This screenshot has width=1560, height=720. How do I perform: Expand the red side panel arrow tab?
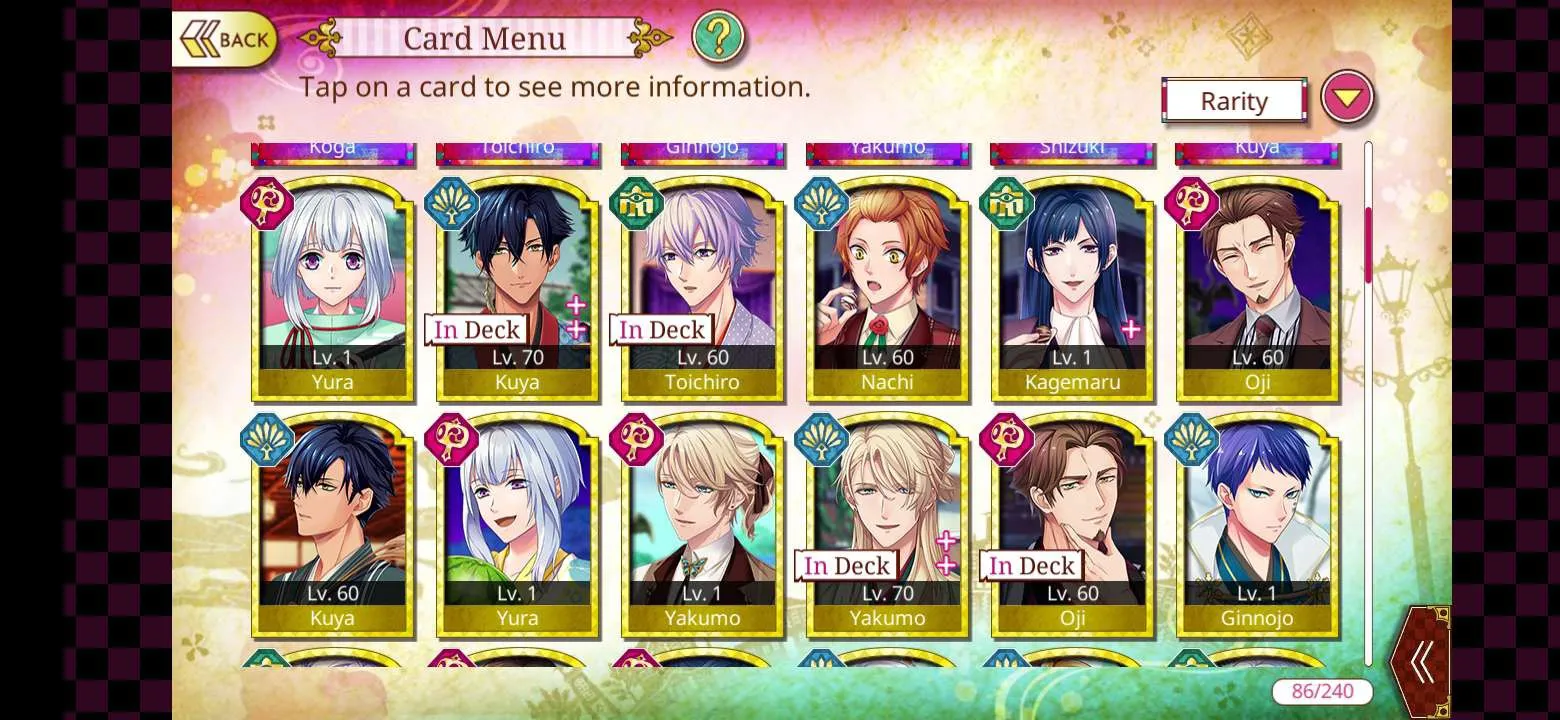coord(1421,662)
